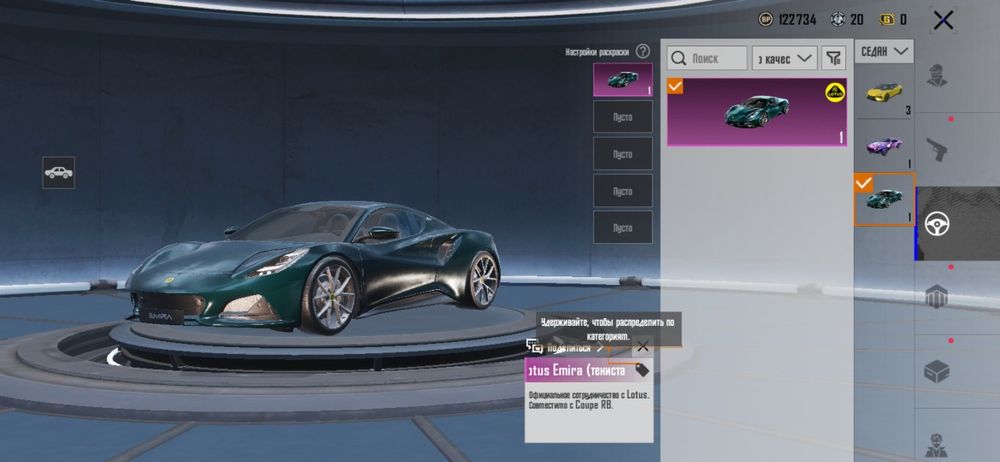Toggle the car view icon
The height and width of the screenshot is (462, 1000).
coord(58,173)
